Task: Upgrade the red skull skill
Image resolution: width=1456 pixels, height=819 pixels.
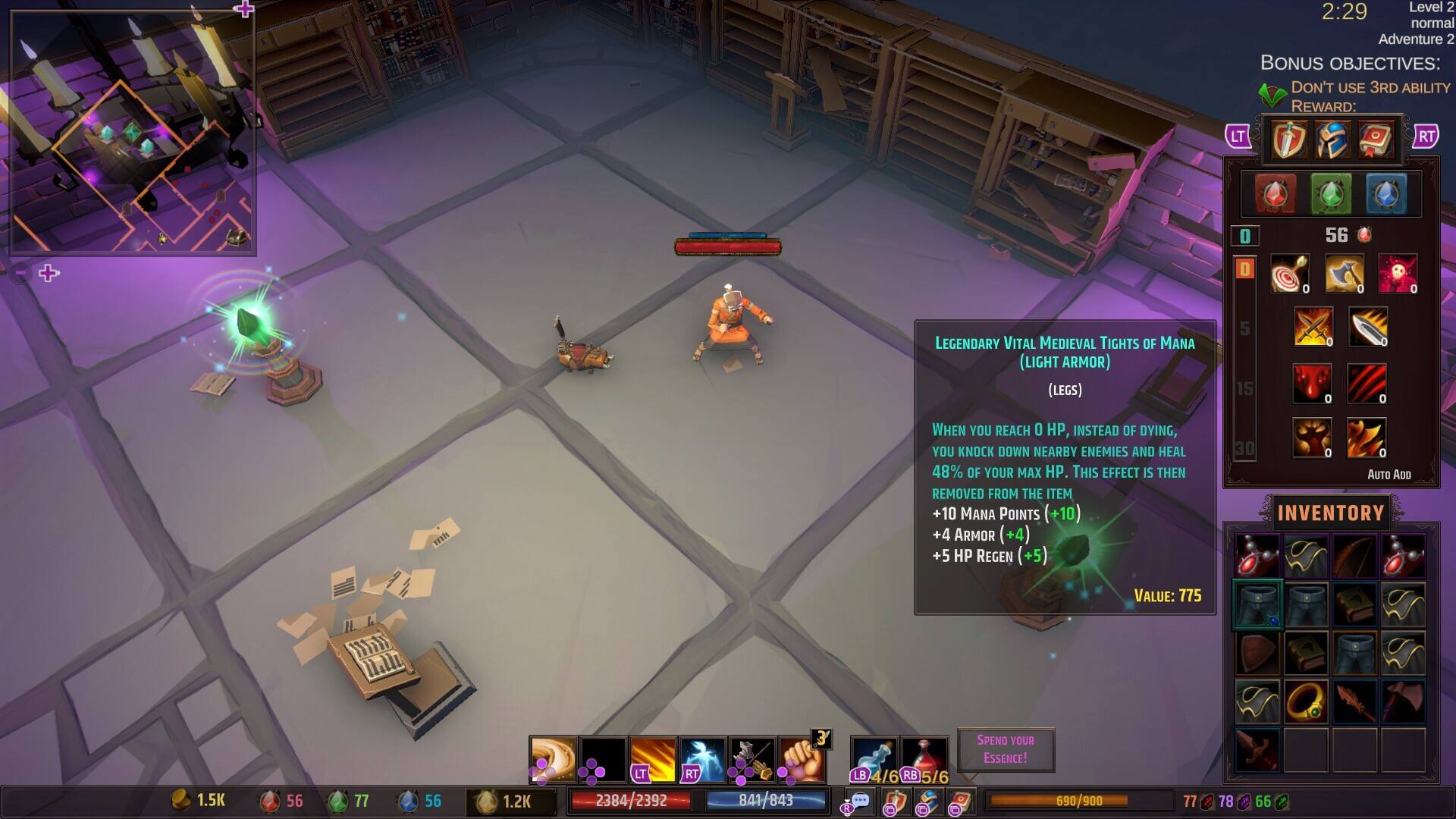Action: click(x=1398, y=273)
